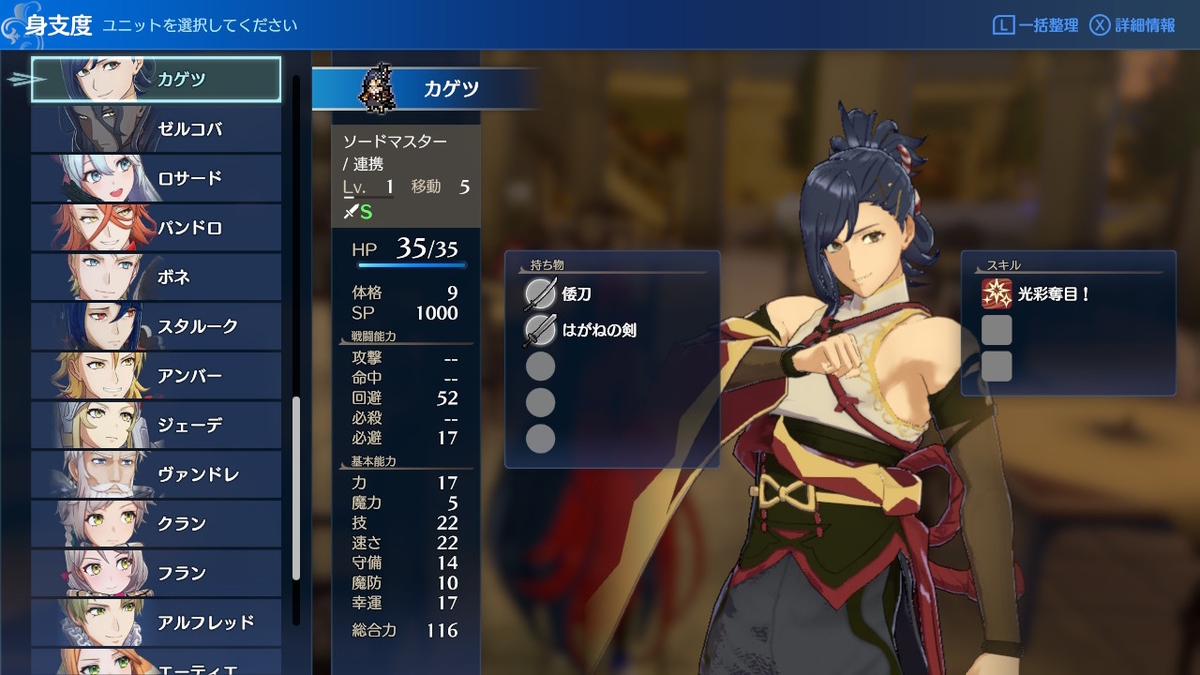Choose the ゼルコバ unit row

(x=156, y=129)
